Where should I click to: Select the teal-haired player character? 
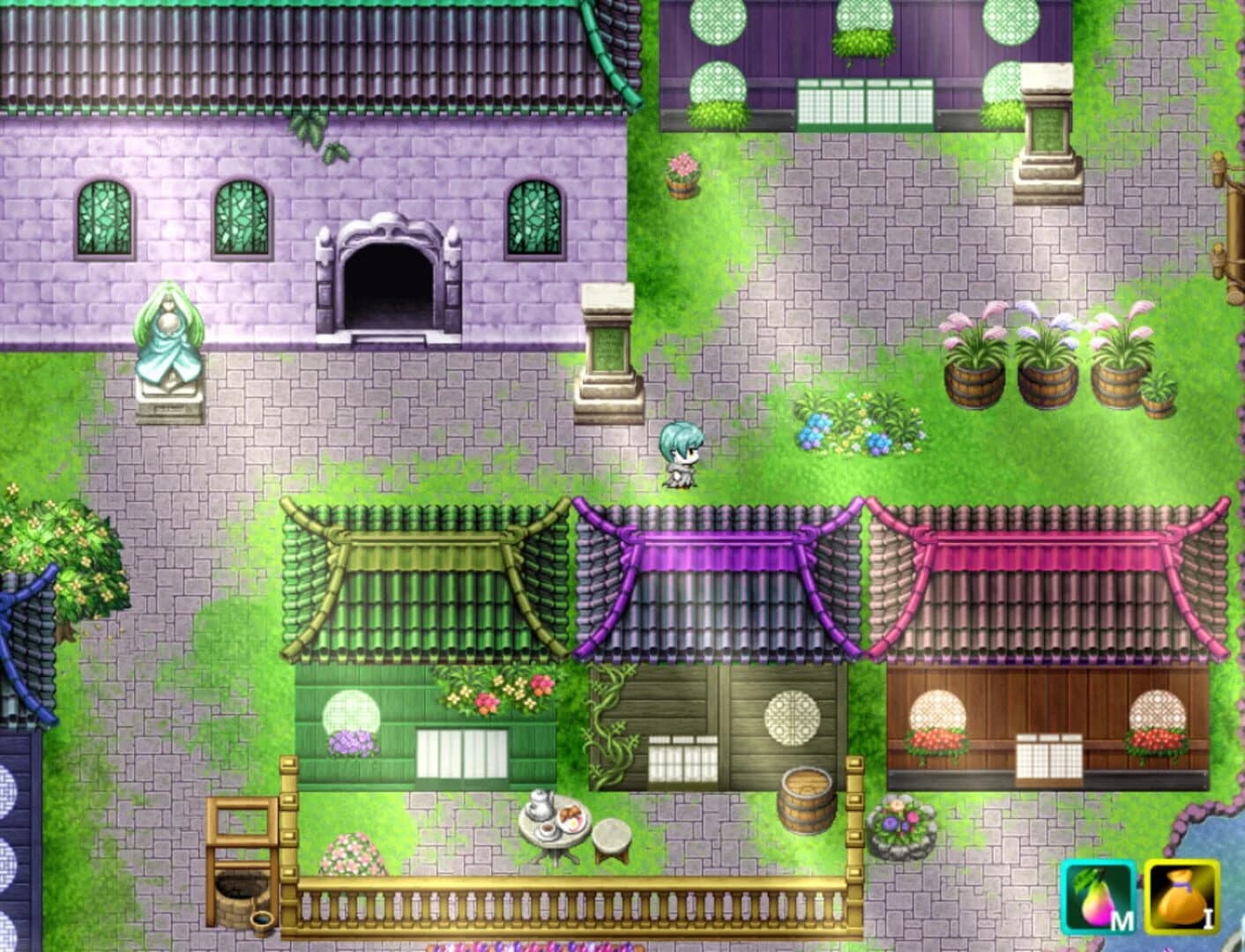click(679, 454)
